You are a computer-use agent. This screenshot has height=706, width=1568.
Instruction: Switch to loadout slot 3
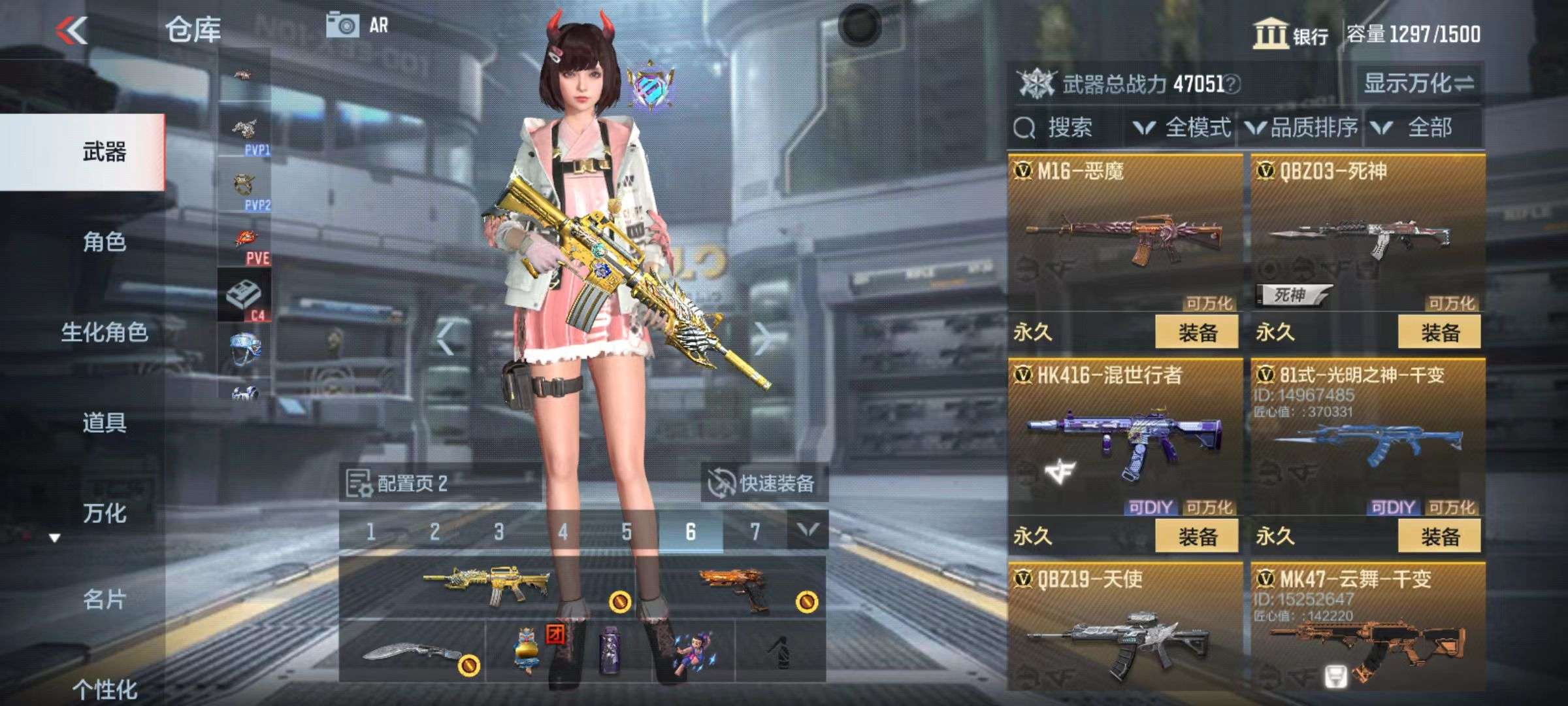[498, 531]
